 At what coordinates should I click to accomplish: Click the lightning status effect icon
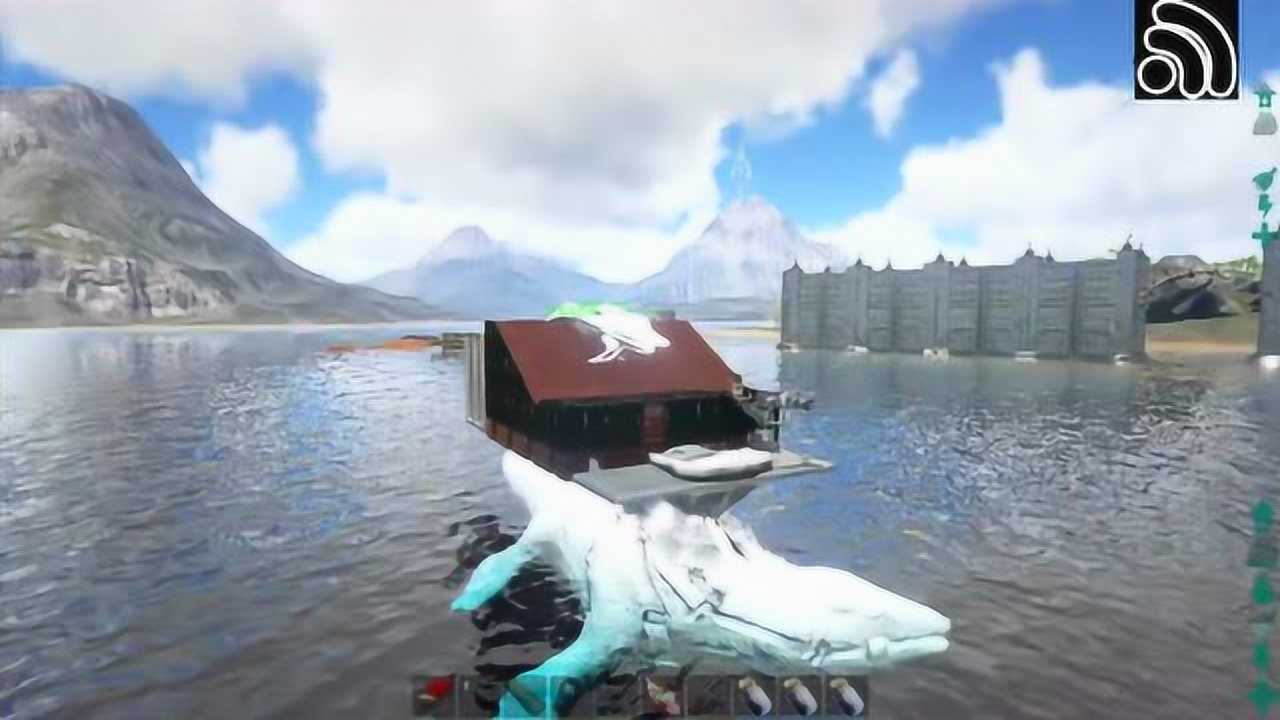point(1263,205)
